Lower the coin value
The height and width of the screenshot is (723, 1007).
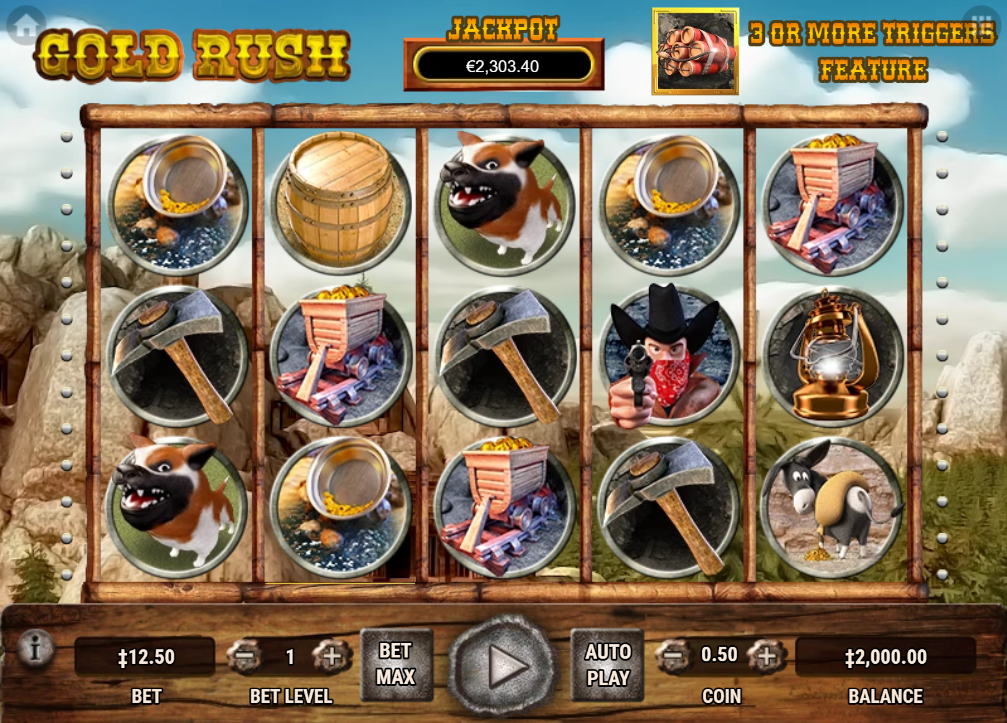point(675,656)
